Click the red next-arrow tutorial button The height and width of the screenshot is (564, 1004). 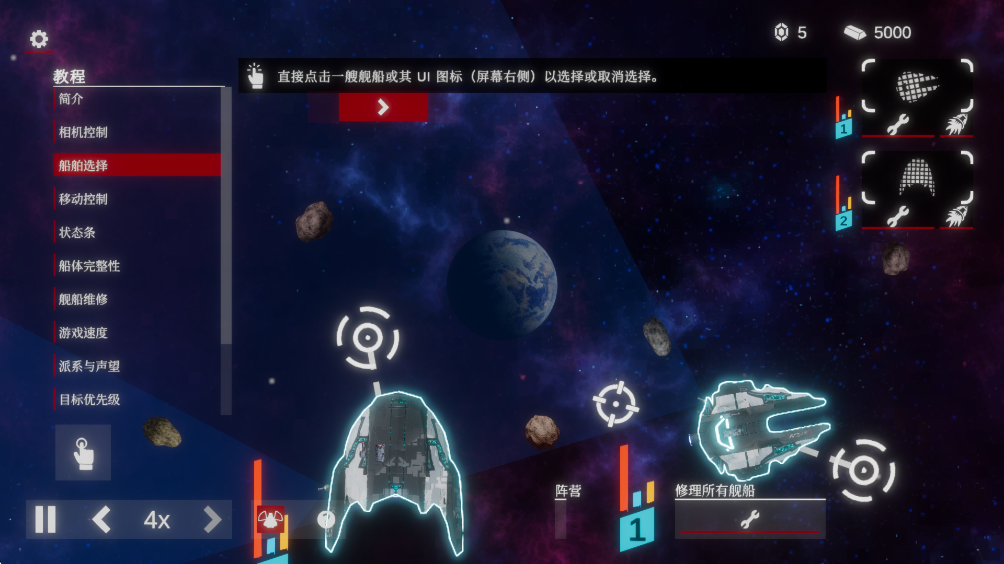click(x=383, y=108)
